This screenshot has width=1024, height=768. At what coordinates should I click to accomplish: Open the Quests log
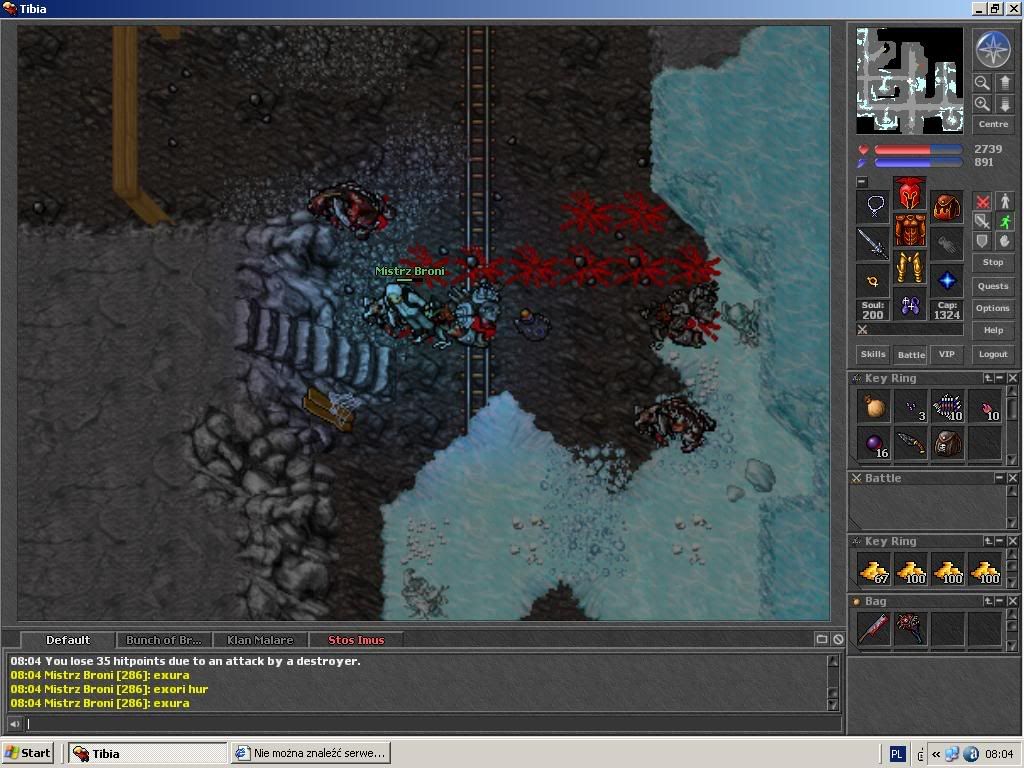[992, 285]
